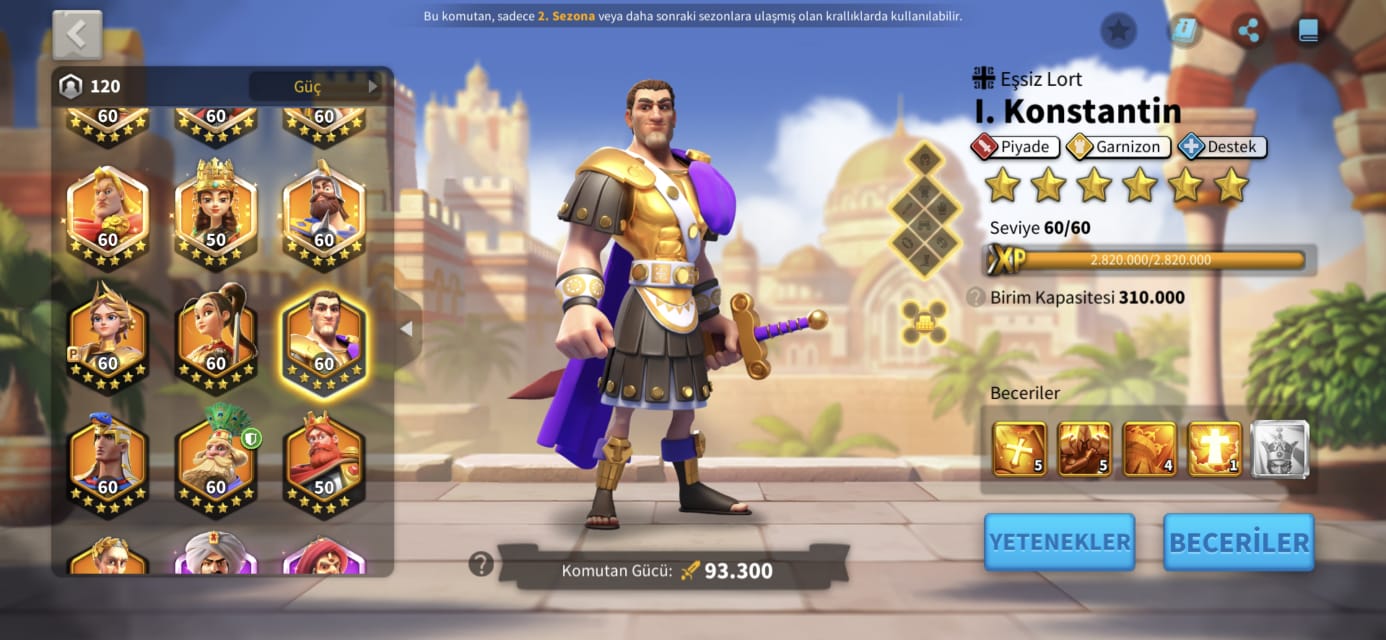The image size is (1386, 640).
Task: Open the blue book icon
Action: point(1308,31)
